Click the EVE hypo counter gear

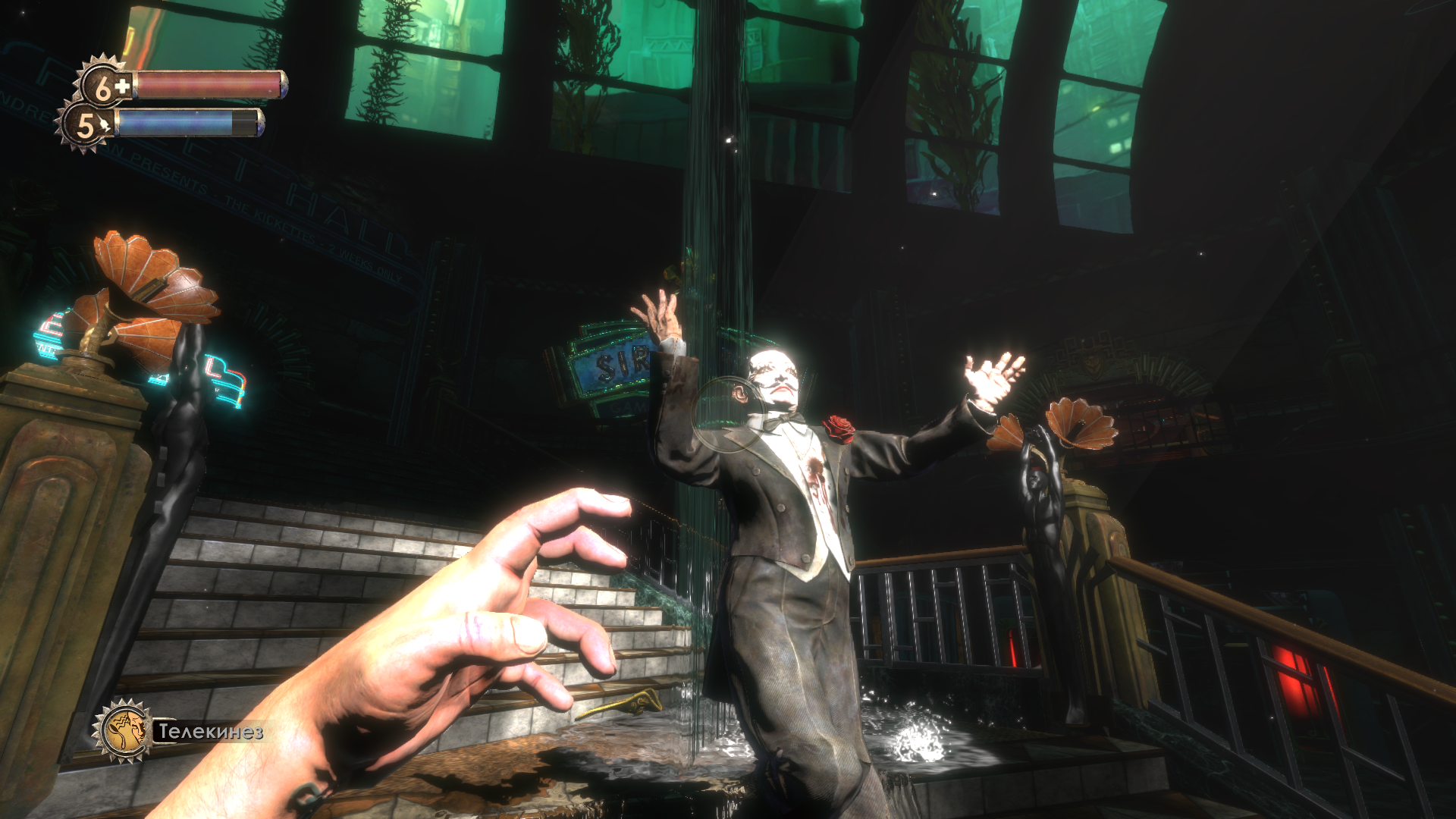(x=85, y=126)
